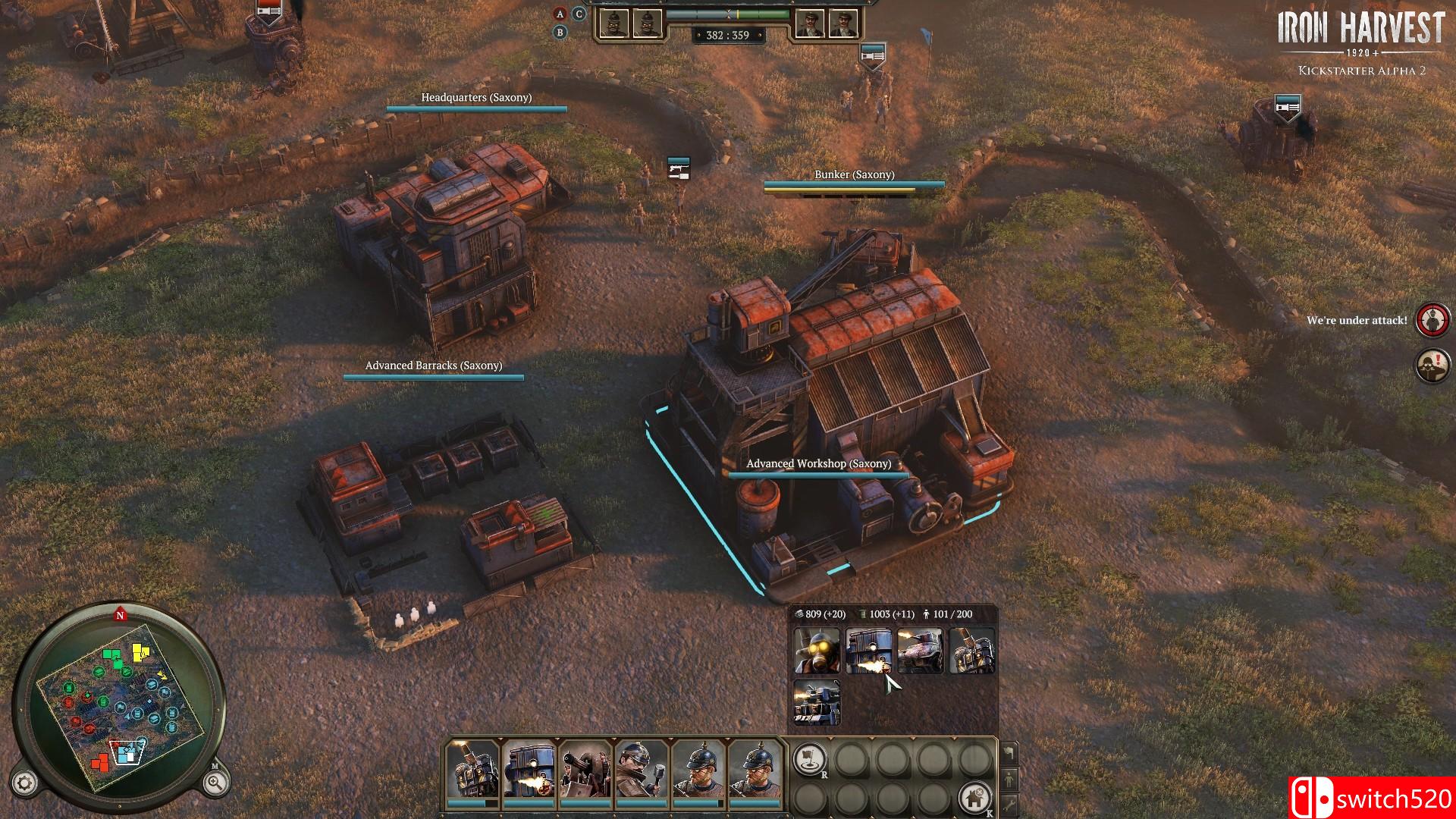Select the hammer-wielding engineer unit card
Screen dimensions: 1456x819
tap(641, 768)
